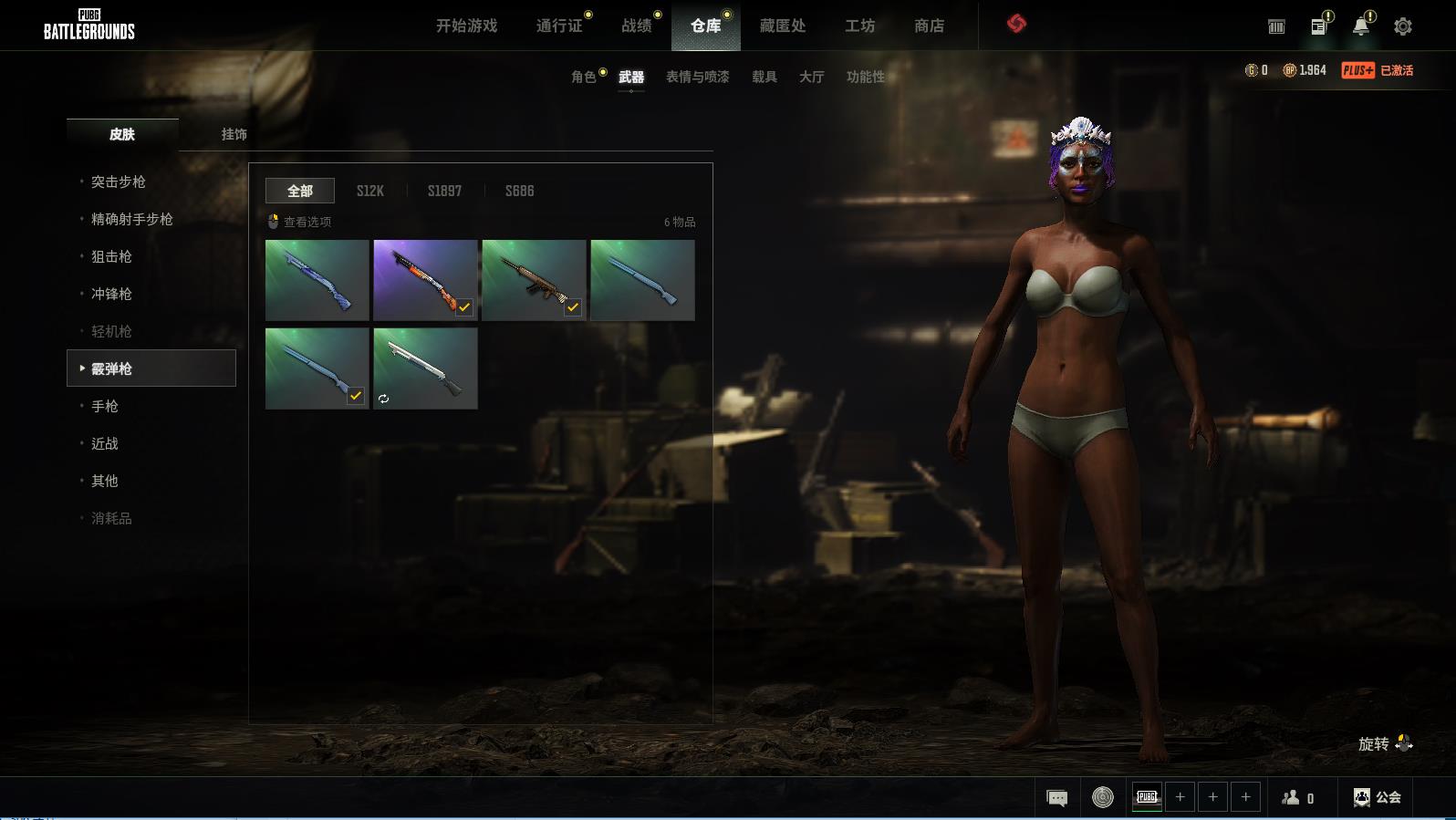Filter skins by S686
The height and width of the screenshot is (820, 1456).
[519, 191]
